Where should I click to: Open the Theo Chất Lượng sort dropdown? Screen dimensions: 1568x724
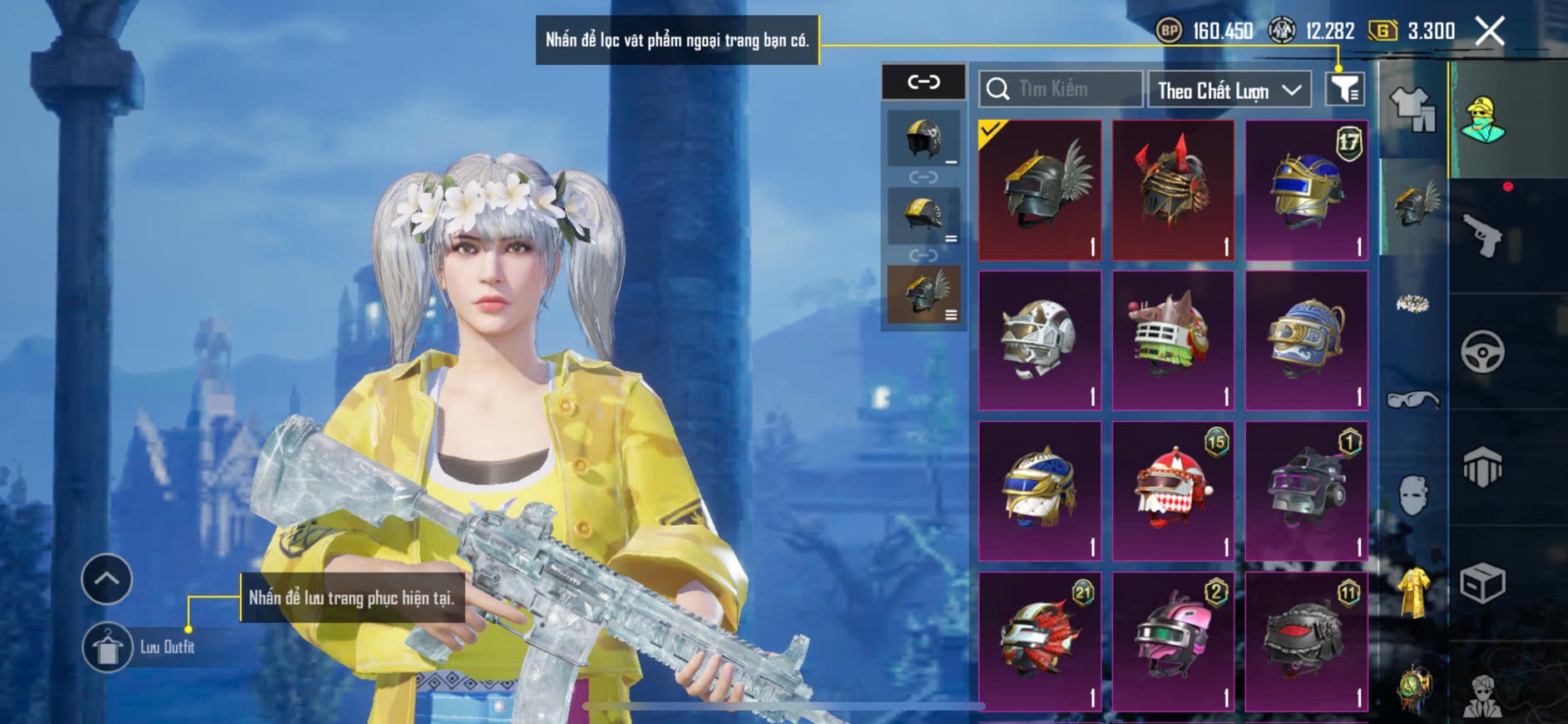click(1229, 90)
